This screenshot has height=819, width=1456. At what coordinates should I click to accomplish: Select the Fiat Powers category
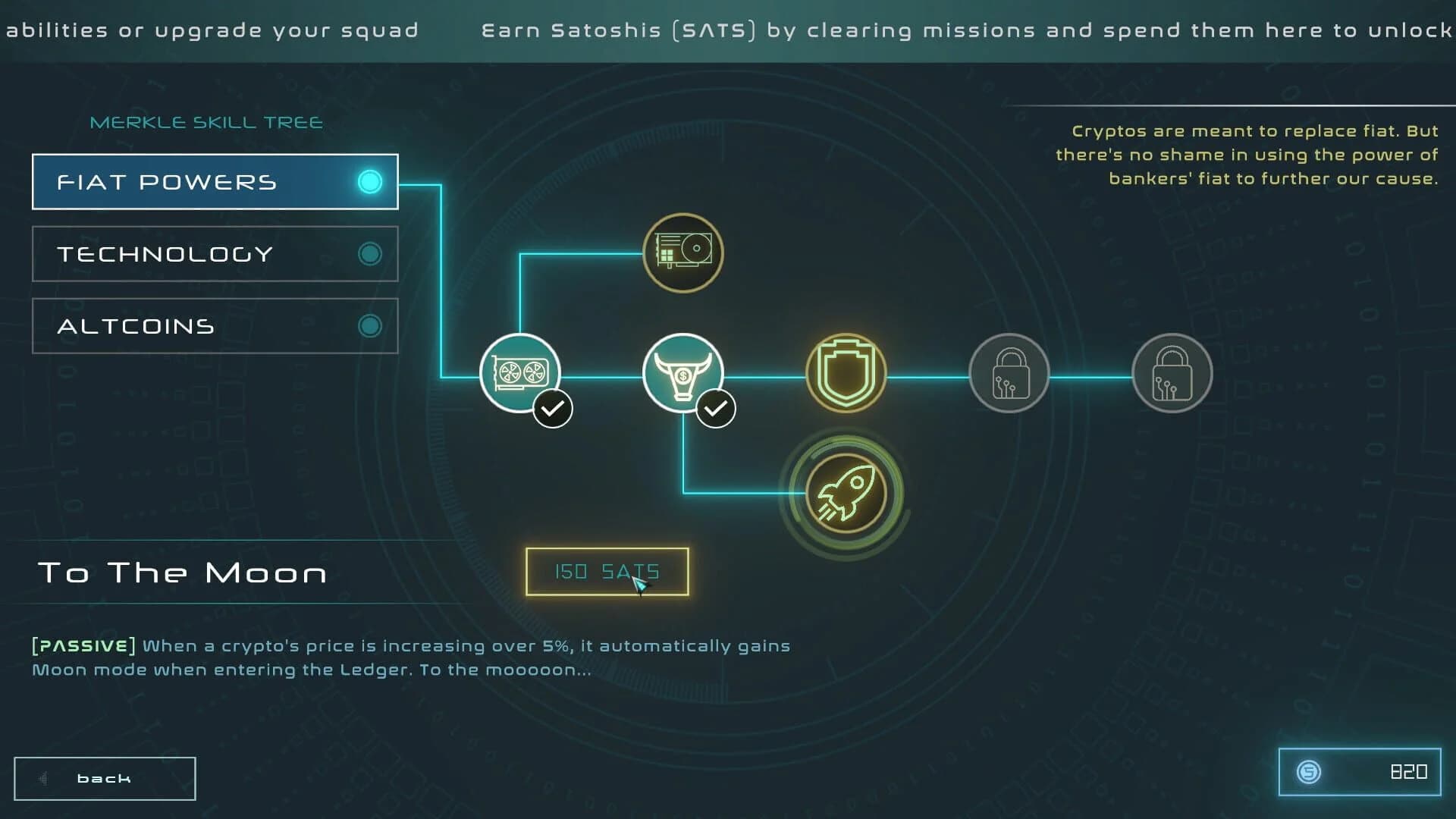215,181
